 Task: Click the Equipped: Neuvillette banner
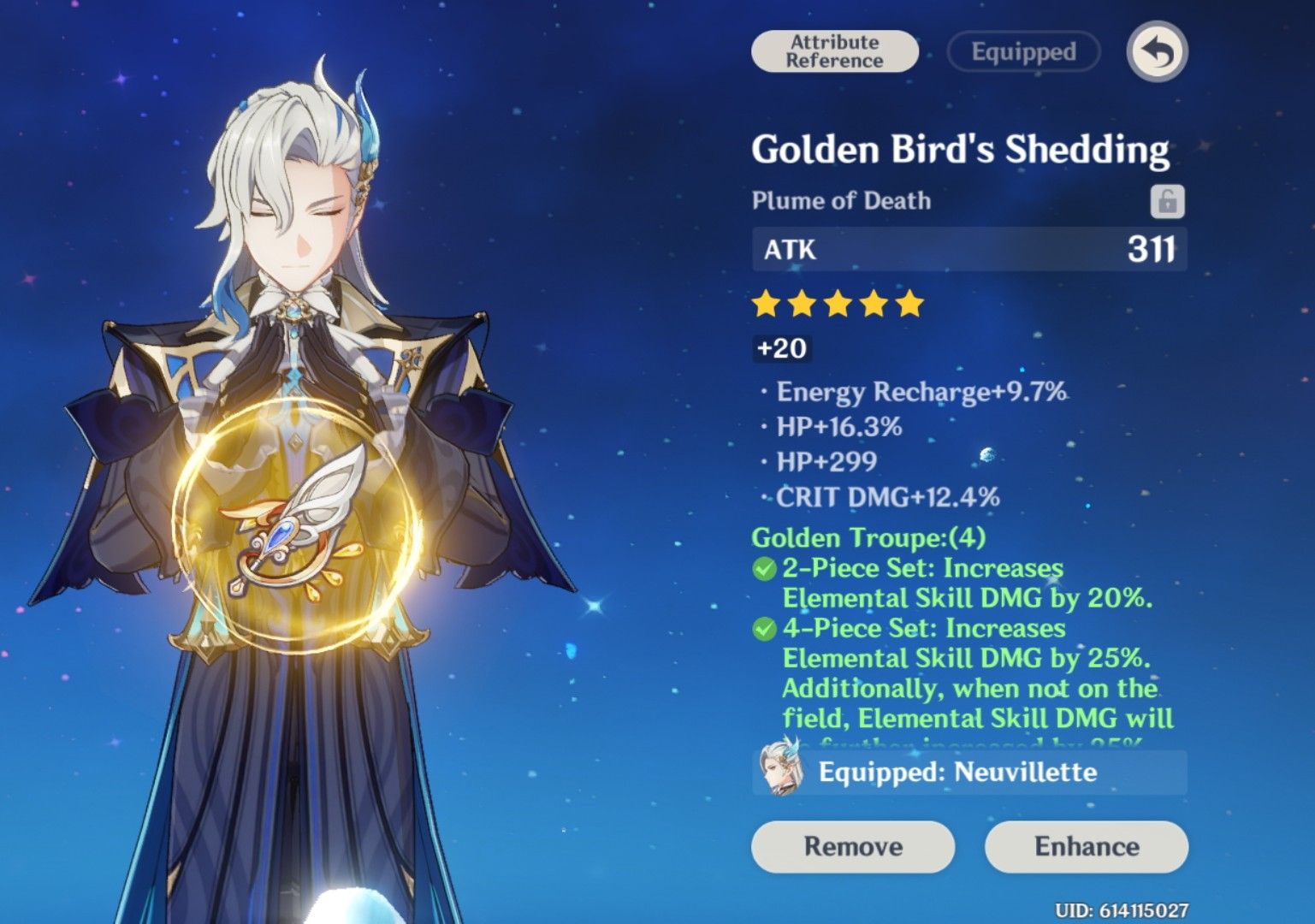pyautogui.click(x=967, y=773)
